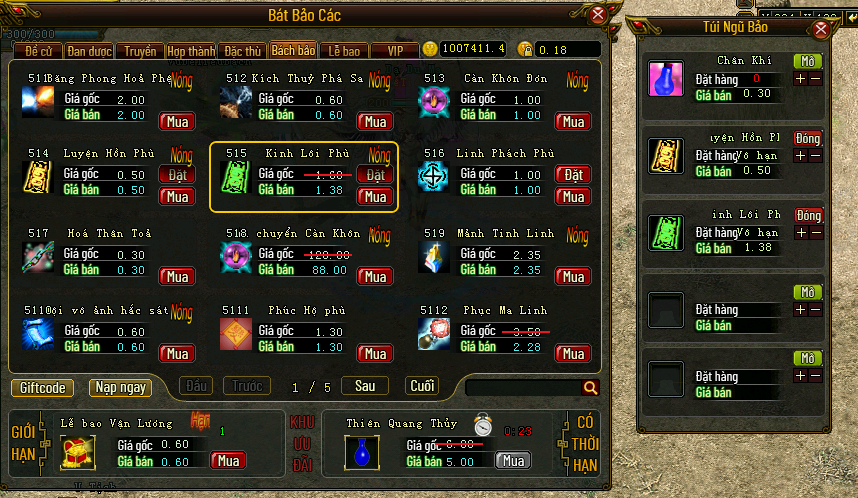
Task: Select Chân Khí potion slot in bag
Action: [x=665, y=80]
